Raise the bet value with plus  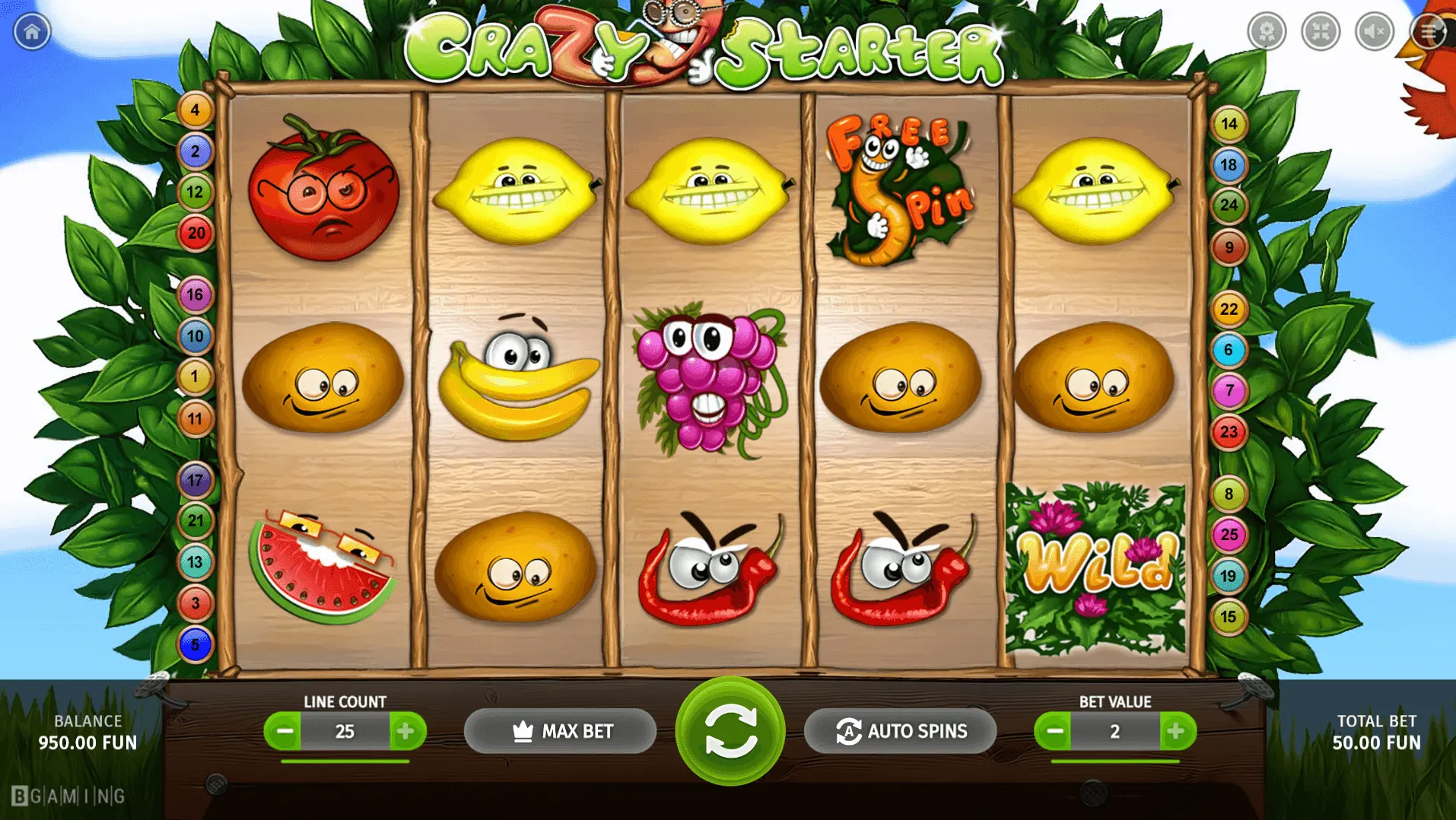[x=1176, y=731]
